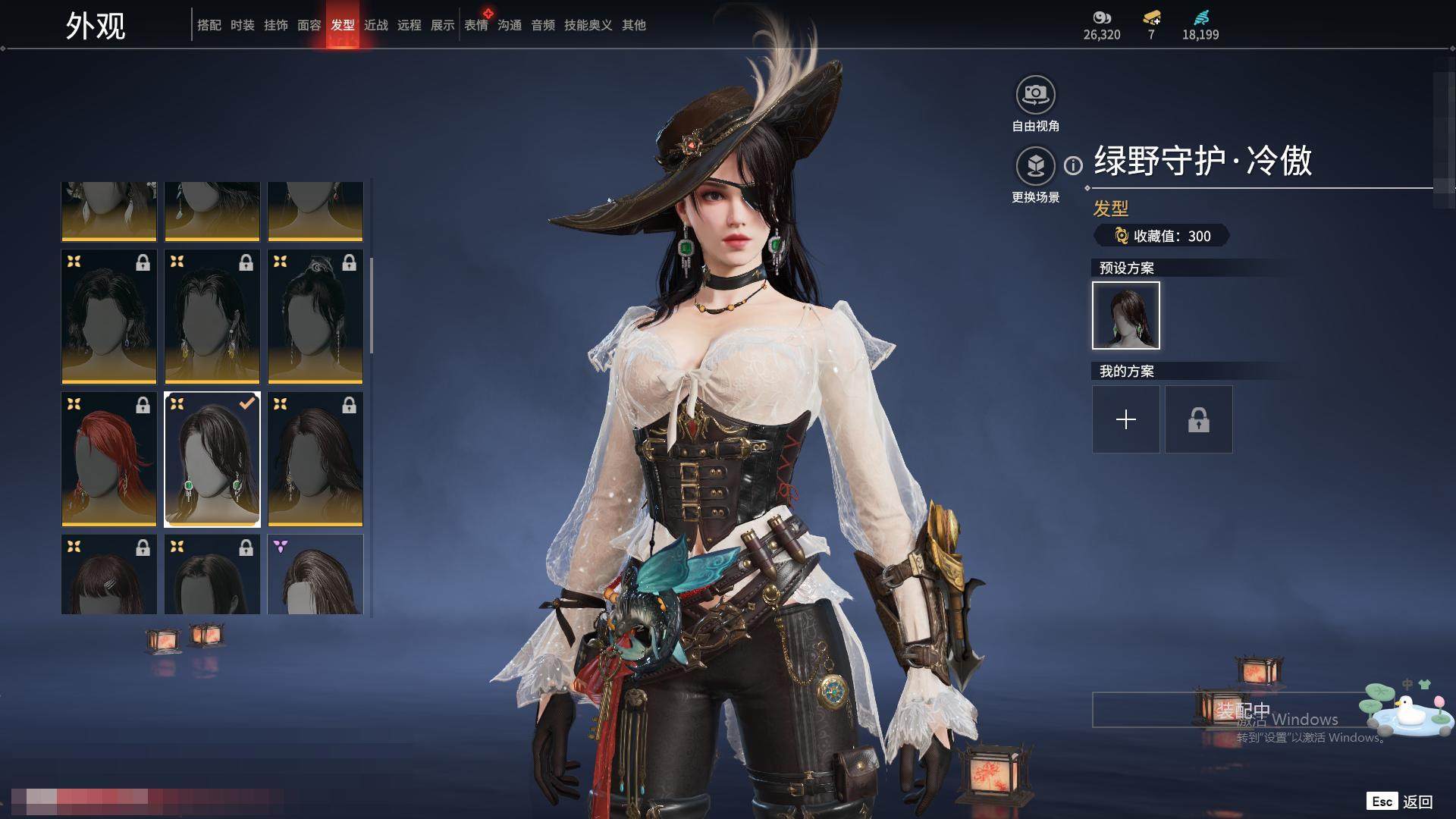Viewport: 1456px width, 819px height.
Task: Choose the preset hairstyle thumbnail under 预设方案
Action: 1125,315
